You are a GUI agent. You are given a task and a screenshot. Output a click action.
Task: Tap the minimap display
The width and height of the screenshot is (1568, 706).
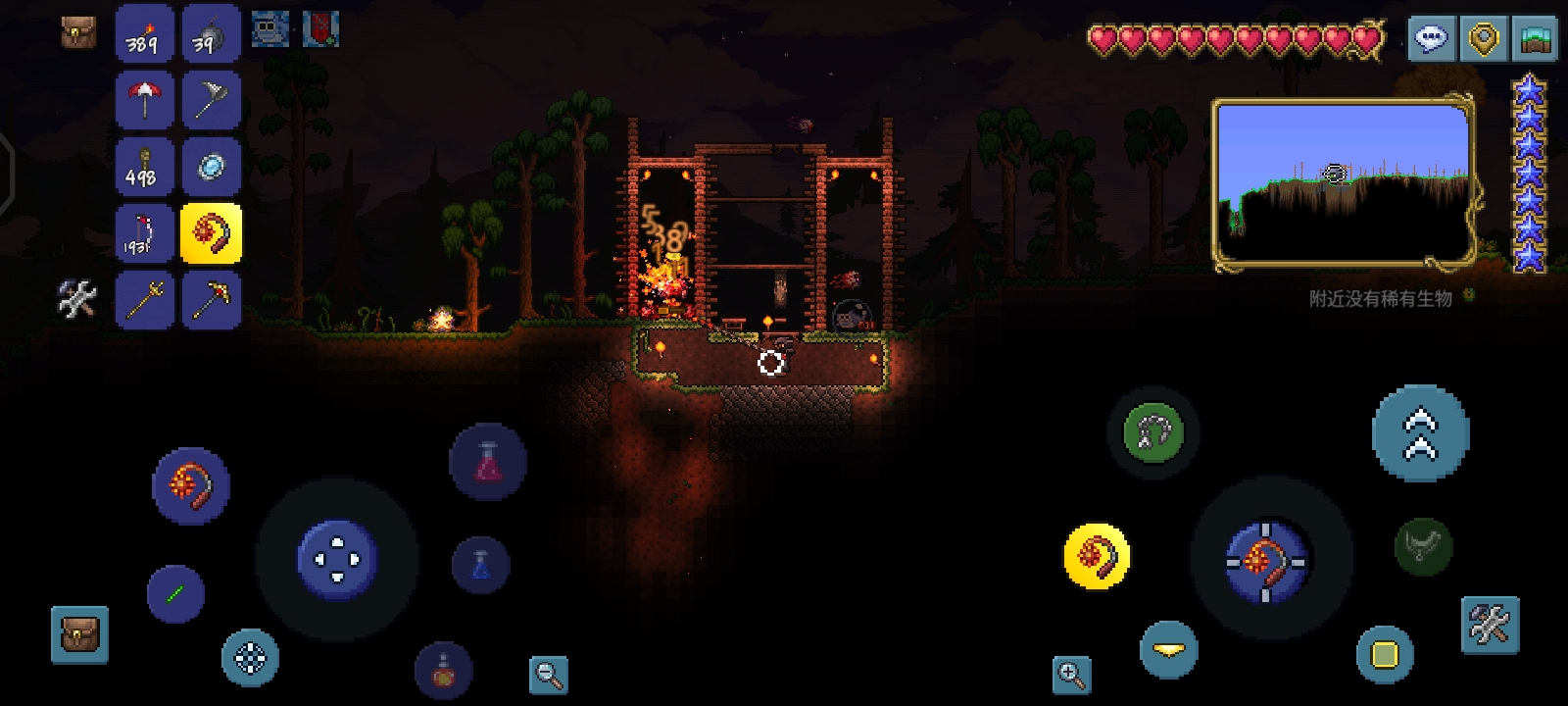pos(1343,182)
